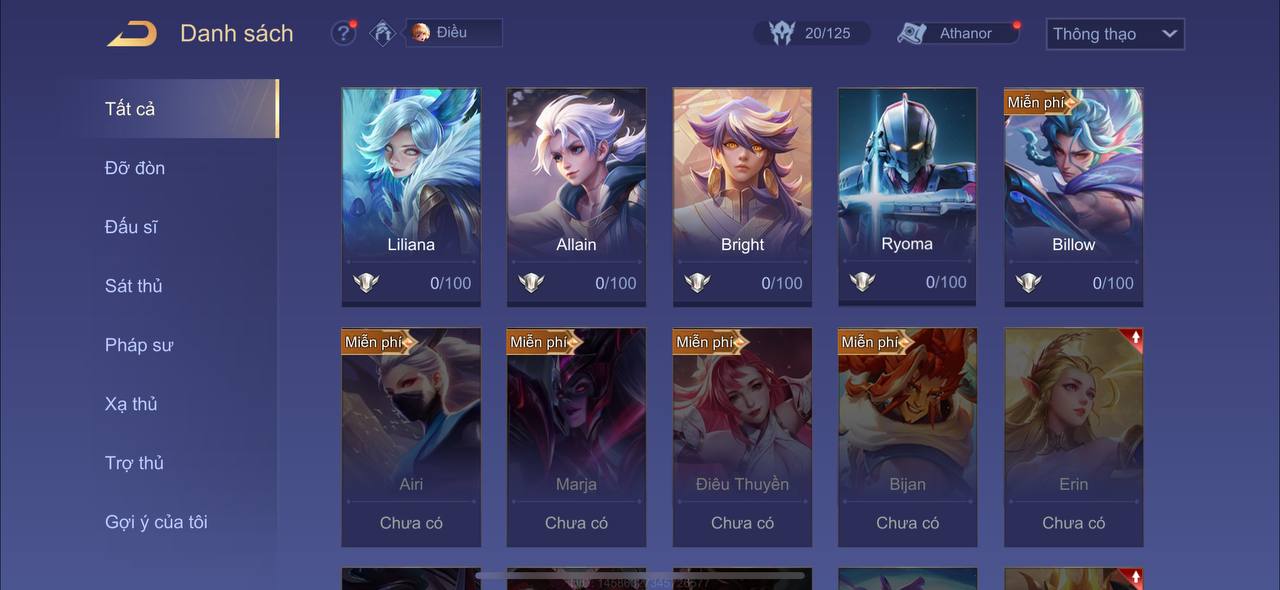Expand the Thông thạo sort dropdown
1280x590 pixels.
(1114, 34)
